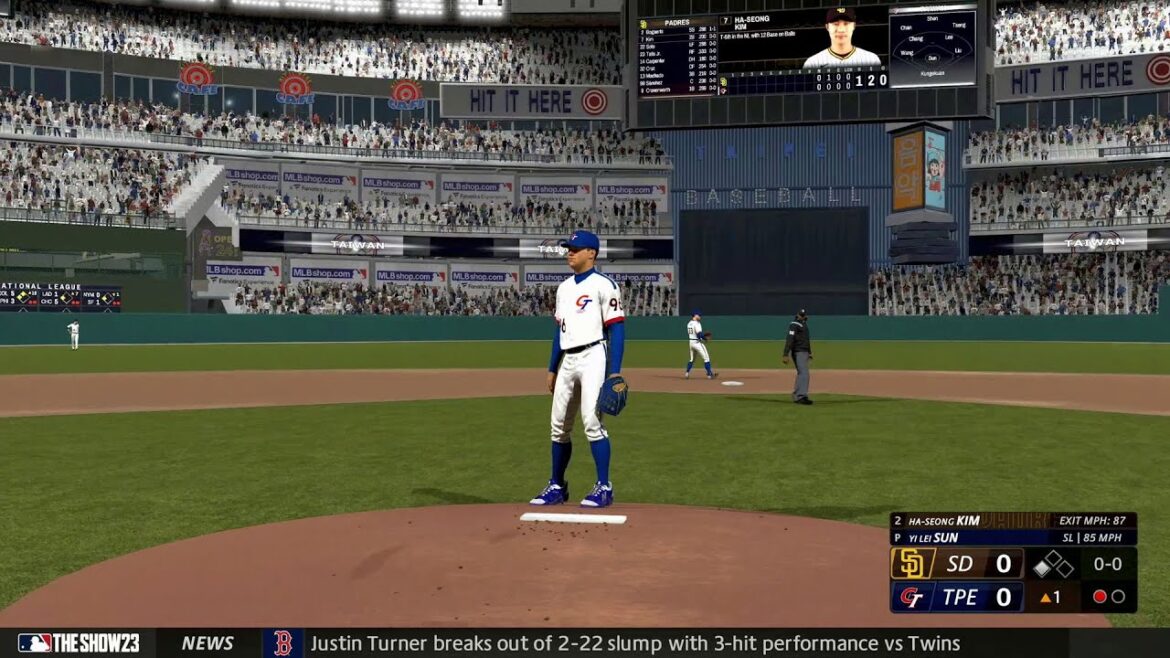Click the base runners diamond indicator
This screenshot has height=658, width=1170.
click(1052, 564)
